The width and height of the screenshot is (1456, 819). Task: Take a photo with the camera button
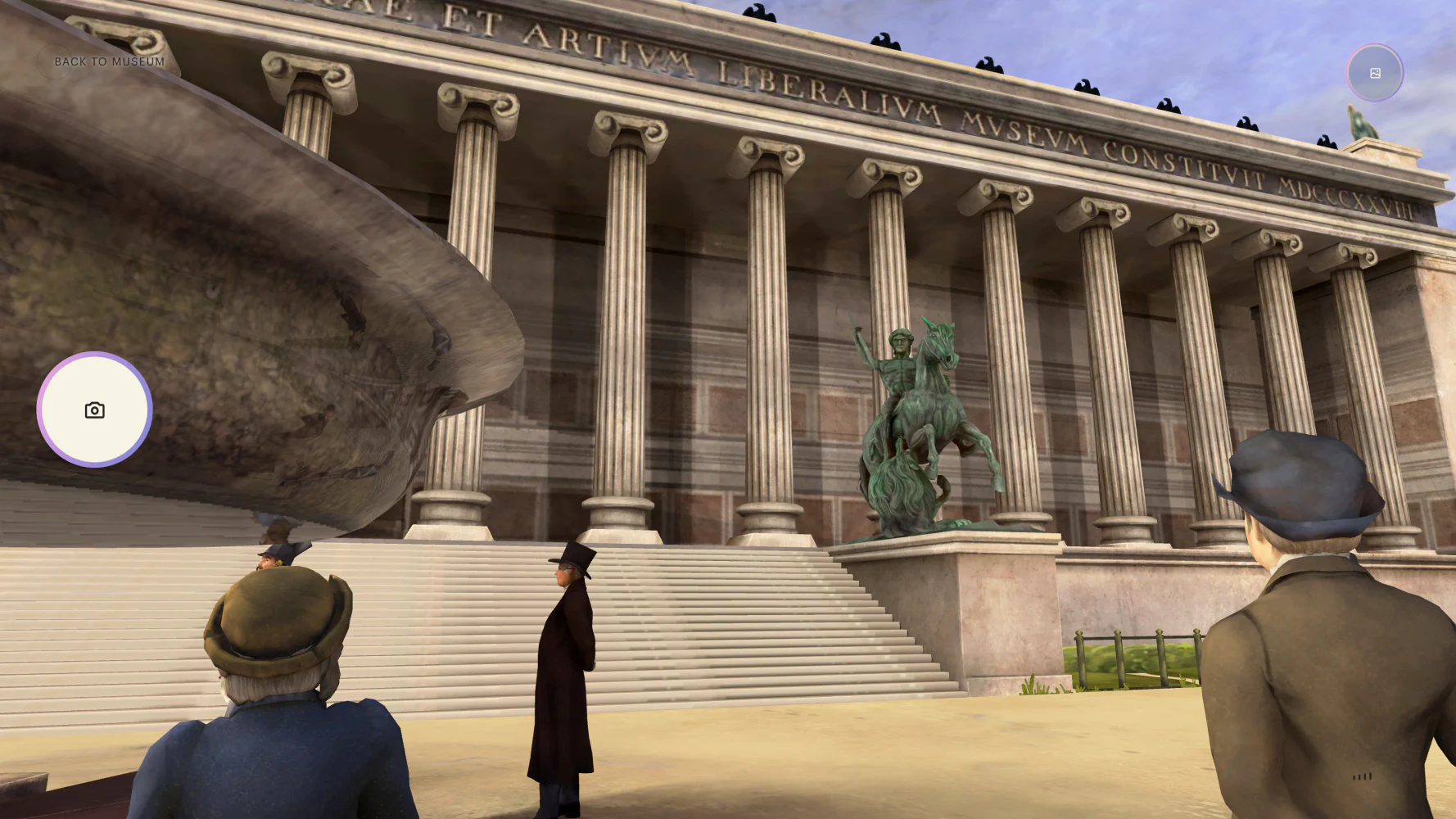pyautogui.click(x=95, y=409)
